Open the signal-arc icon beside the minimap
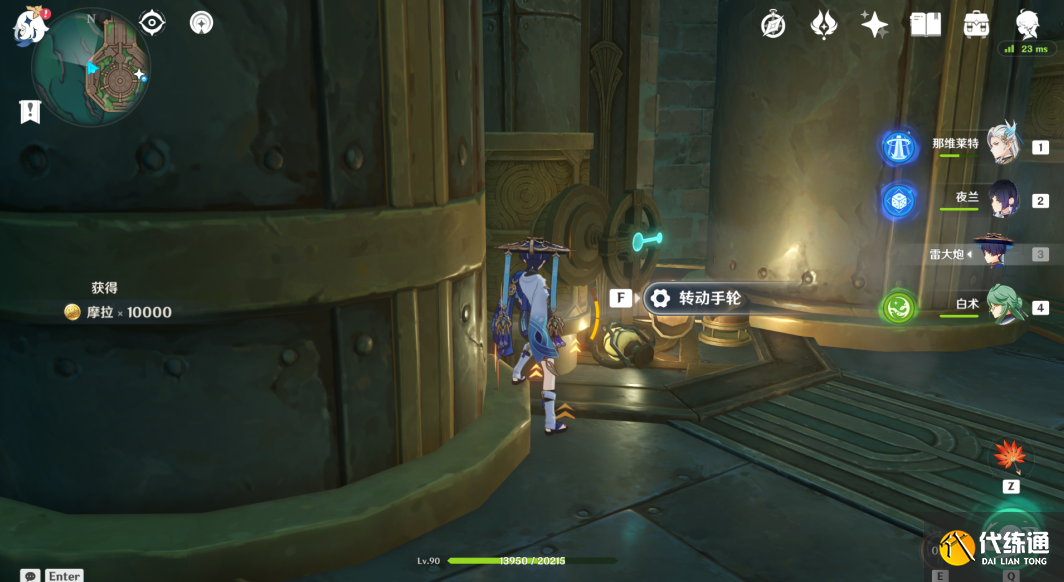This screenshot has height=582, width=1064. point(201,22)
